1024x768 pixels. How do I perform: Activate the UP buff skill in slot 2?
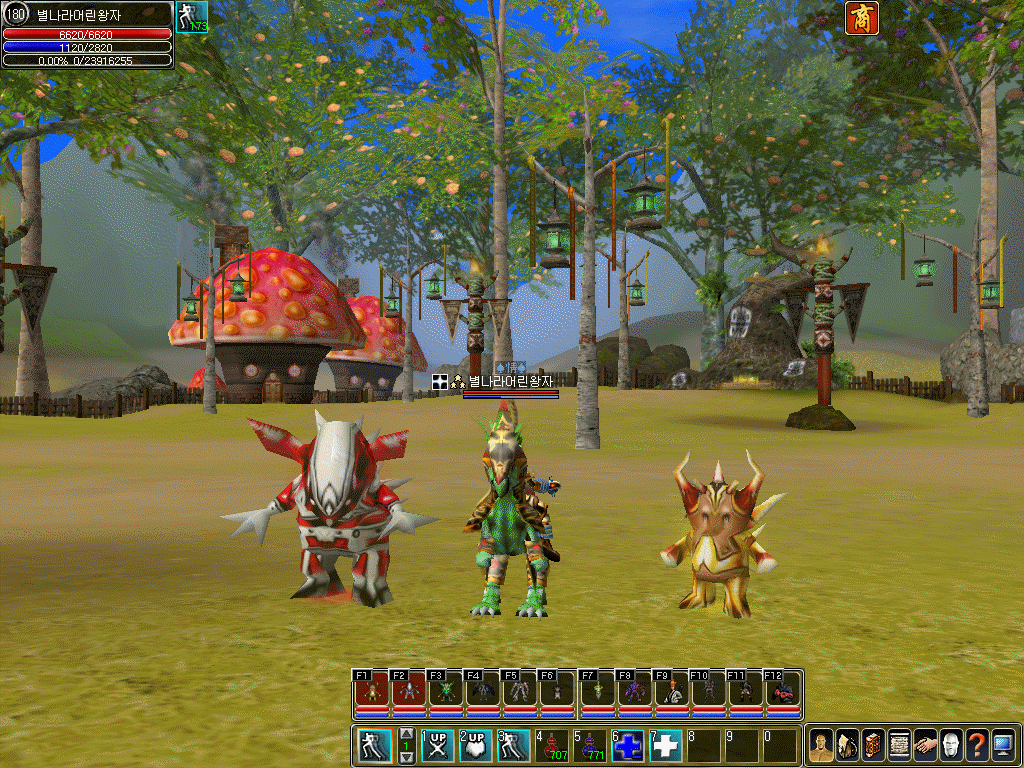[475, 746]
